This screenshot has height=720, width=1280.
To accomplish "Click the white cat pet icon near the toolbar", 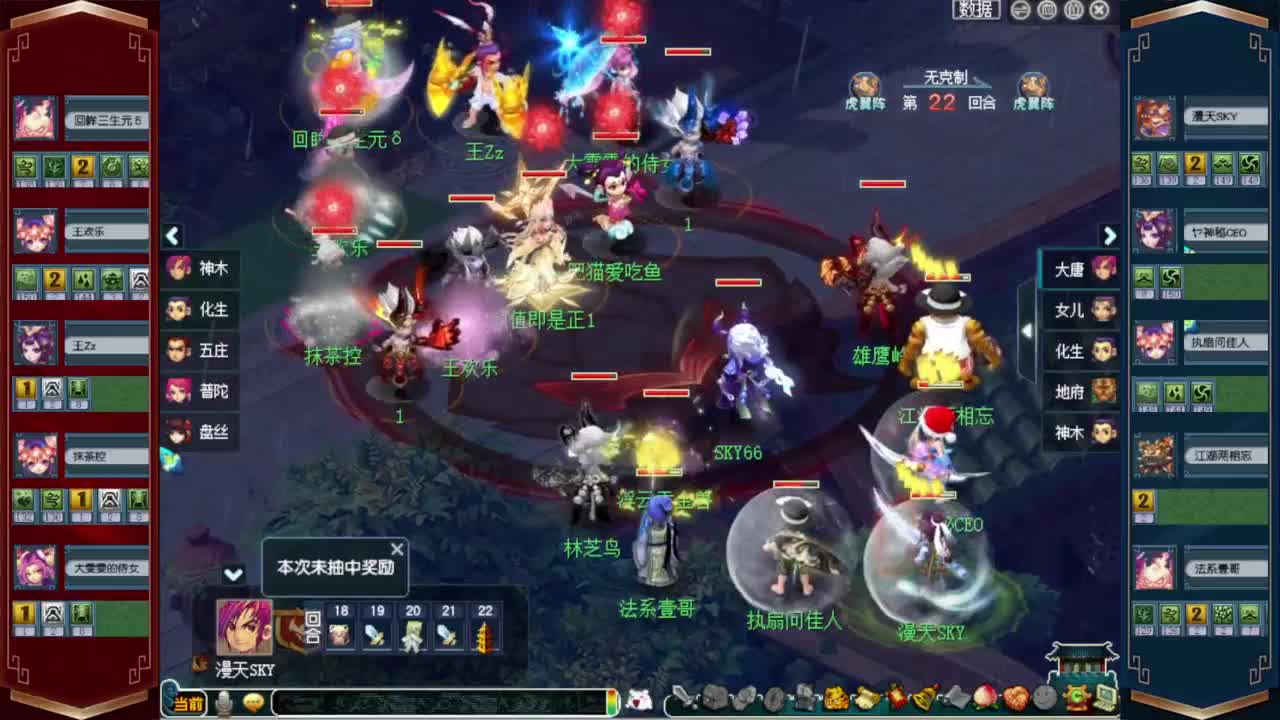I will [636, 702].
